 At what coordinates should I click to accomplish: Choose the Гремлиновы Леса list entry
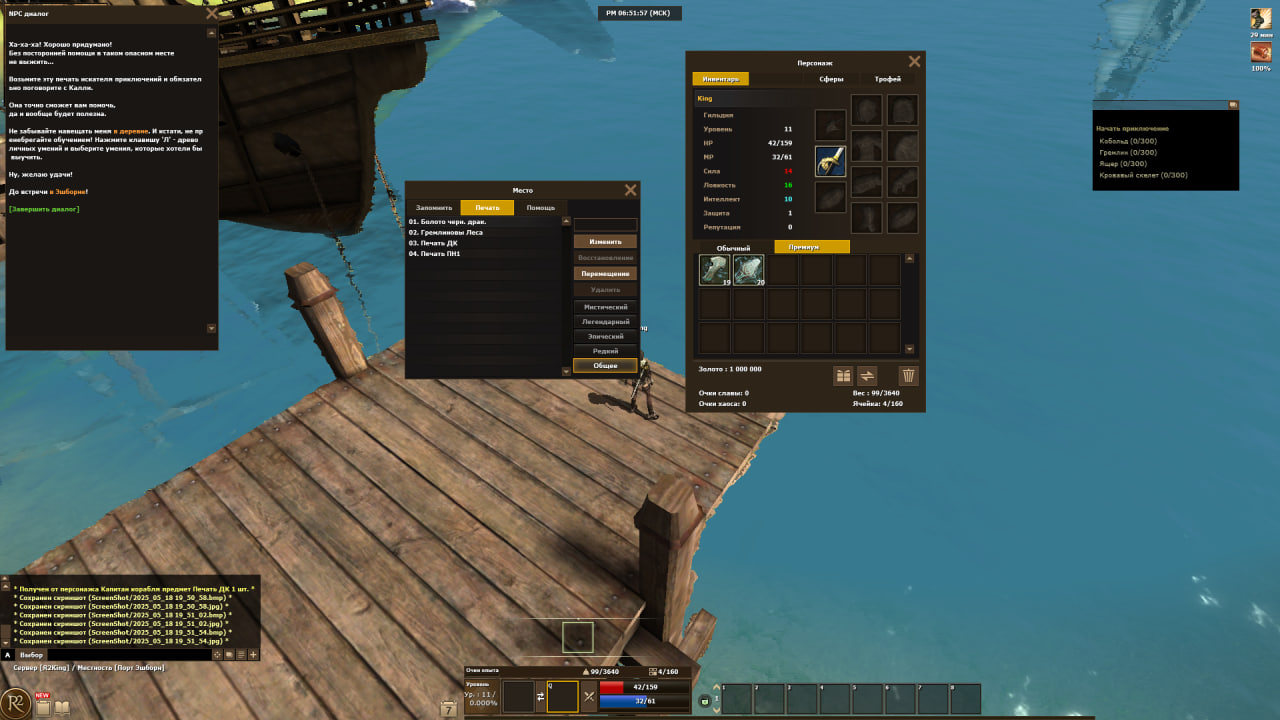pyautogui.click(x=446, y=232)
